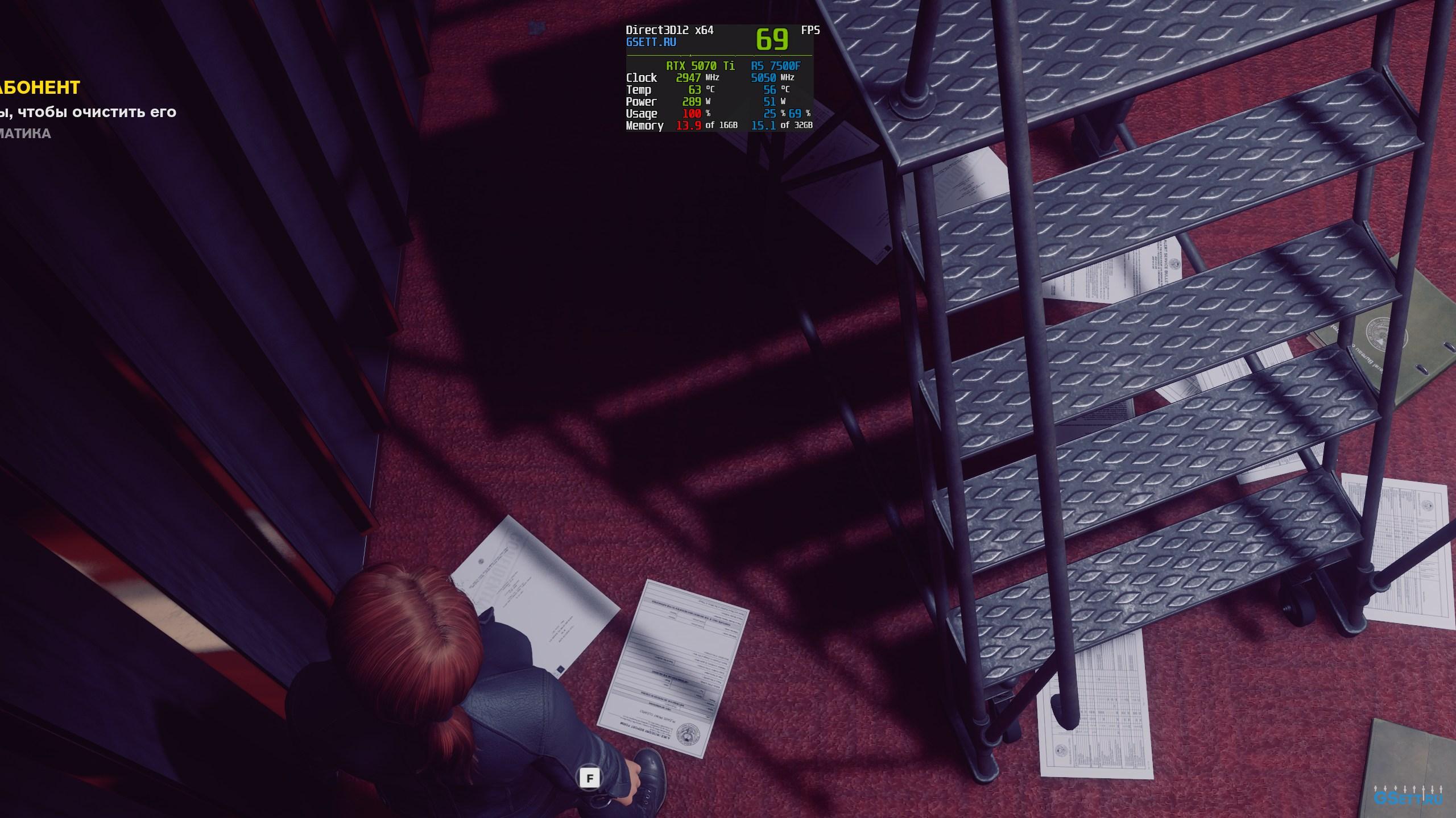Click the GSETT.RU label in the performance overlay
The width and height of the screenshot is (1456, 818).
click(x=651, y=42)
